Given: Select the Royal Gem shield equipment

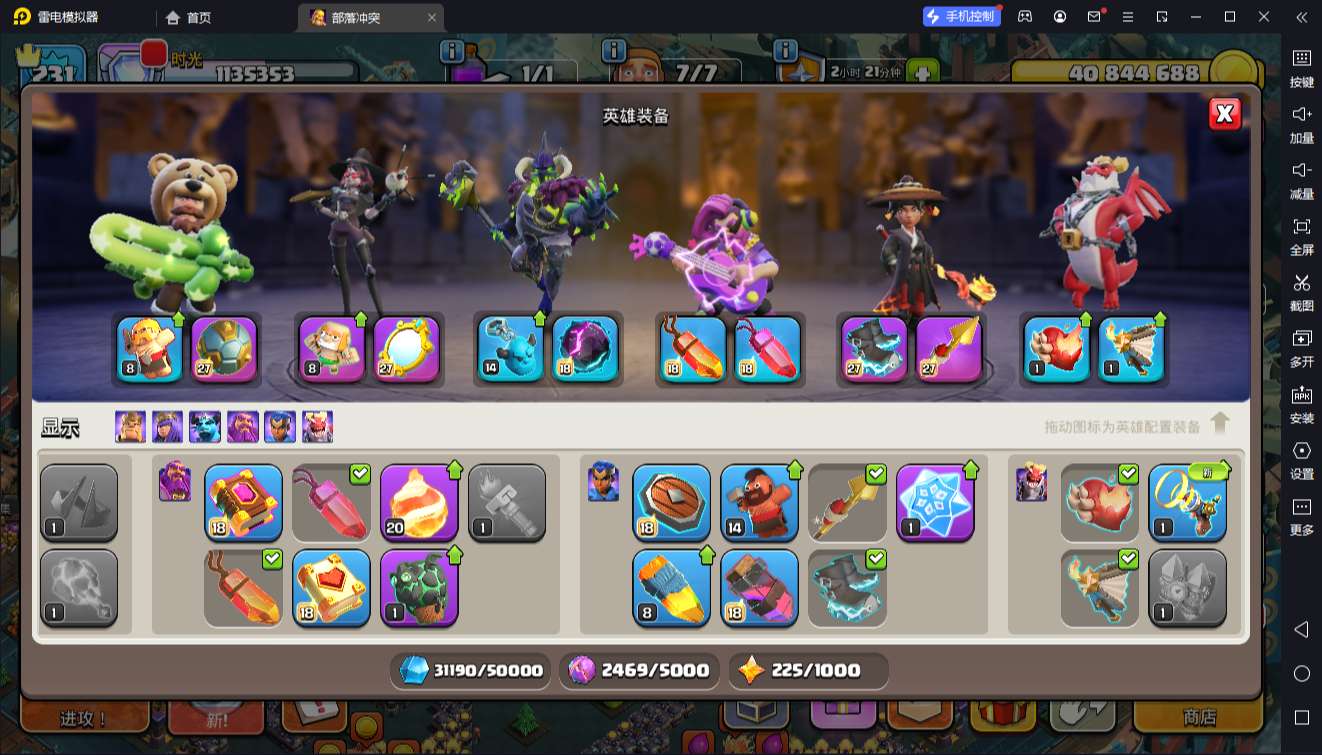Looking at the screenshot, I should click(671, 502).
